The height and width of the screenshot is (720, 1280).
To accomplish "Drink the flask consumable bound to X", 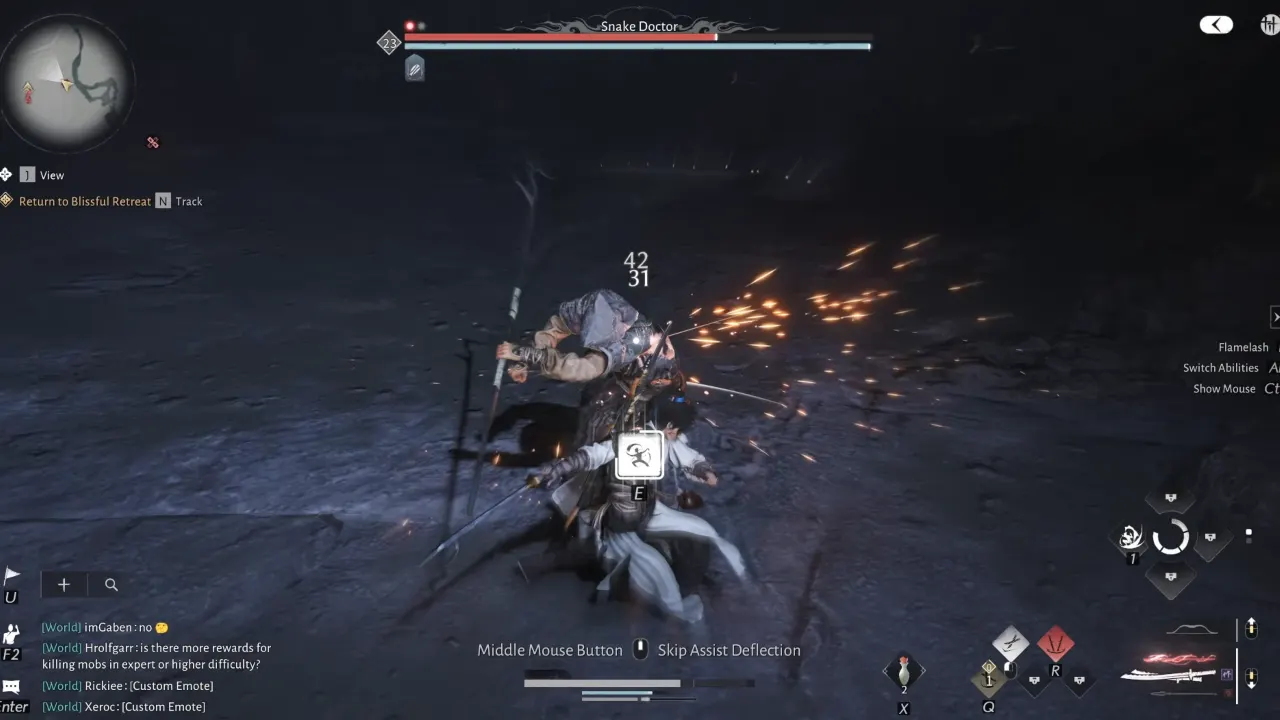I will pyautogui.click(x=904, y=668).
